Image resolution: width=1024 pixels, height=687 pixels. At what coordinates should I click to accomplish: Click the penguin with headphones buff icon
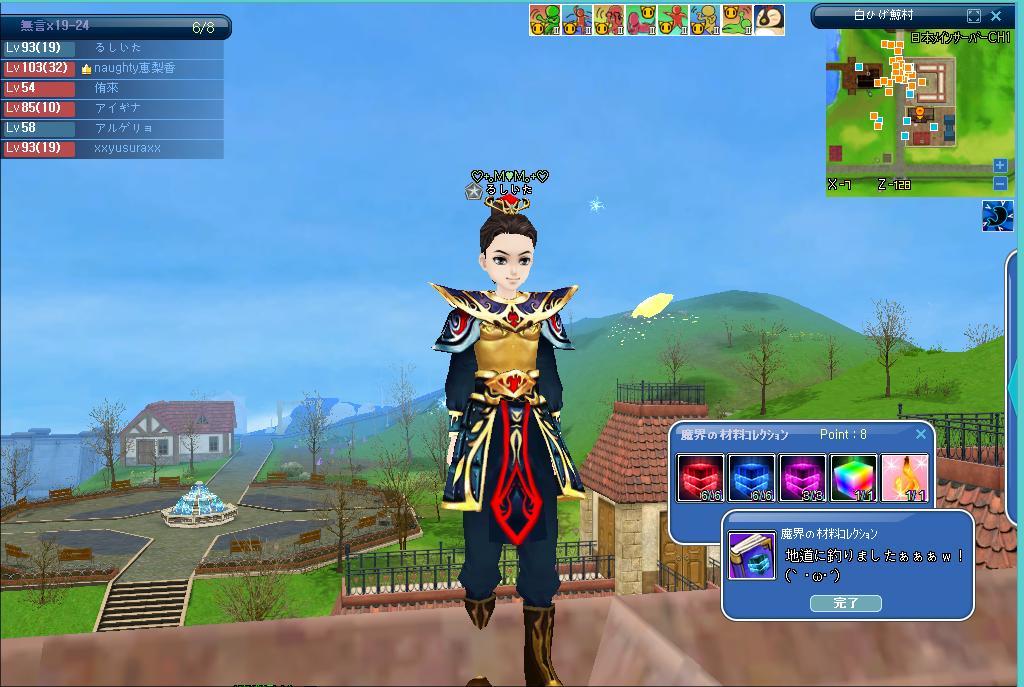tap(768, 20)
